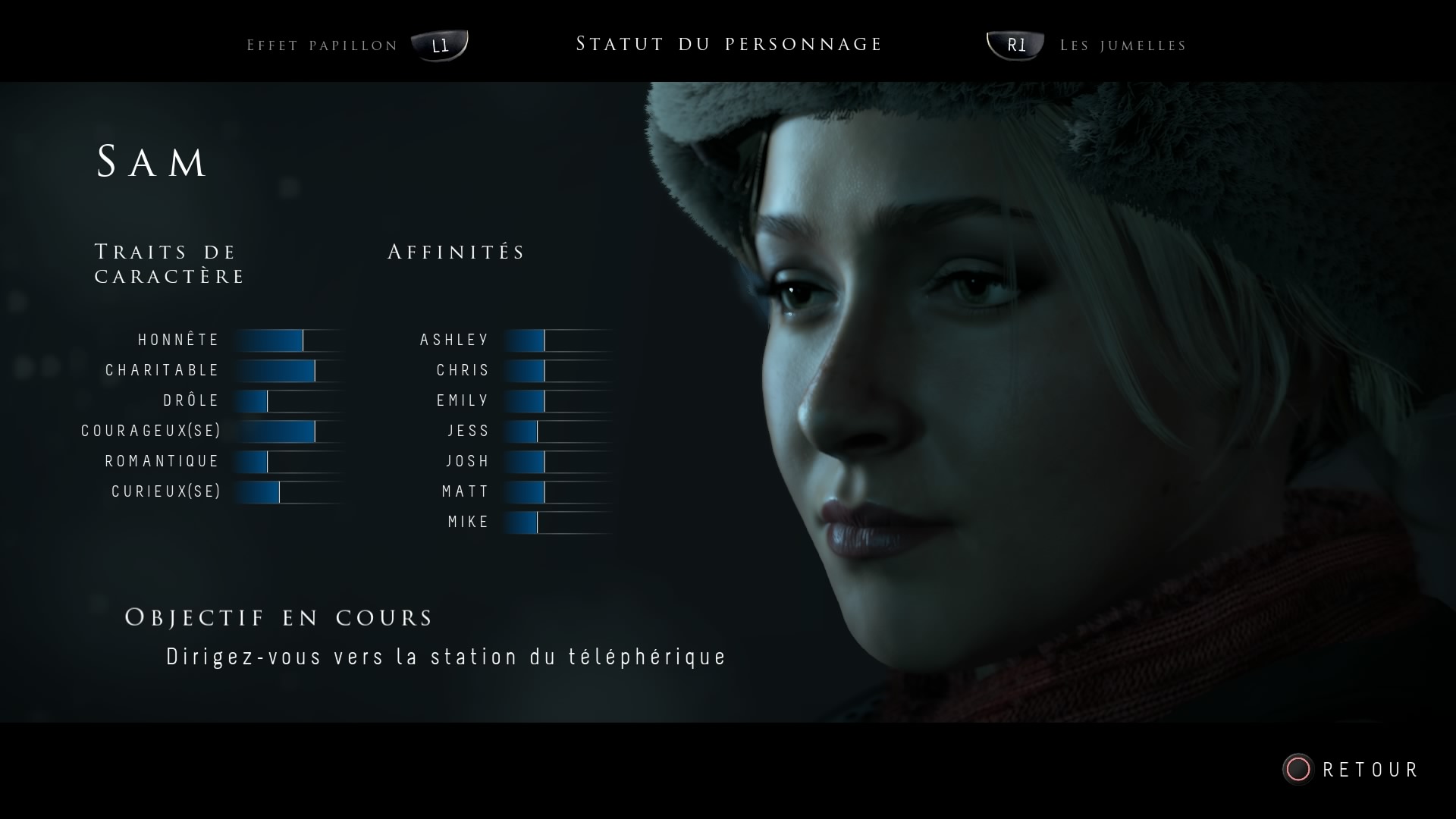Open the Les jumelles tab

coord(1122,45)
